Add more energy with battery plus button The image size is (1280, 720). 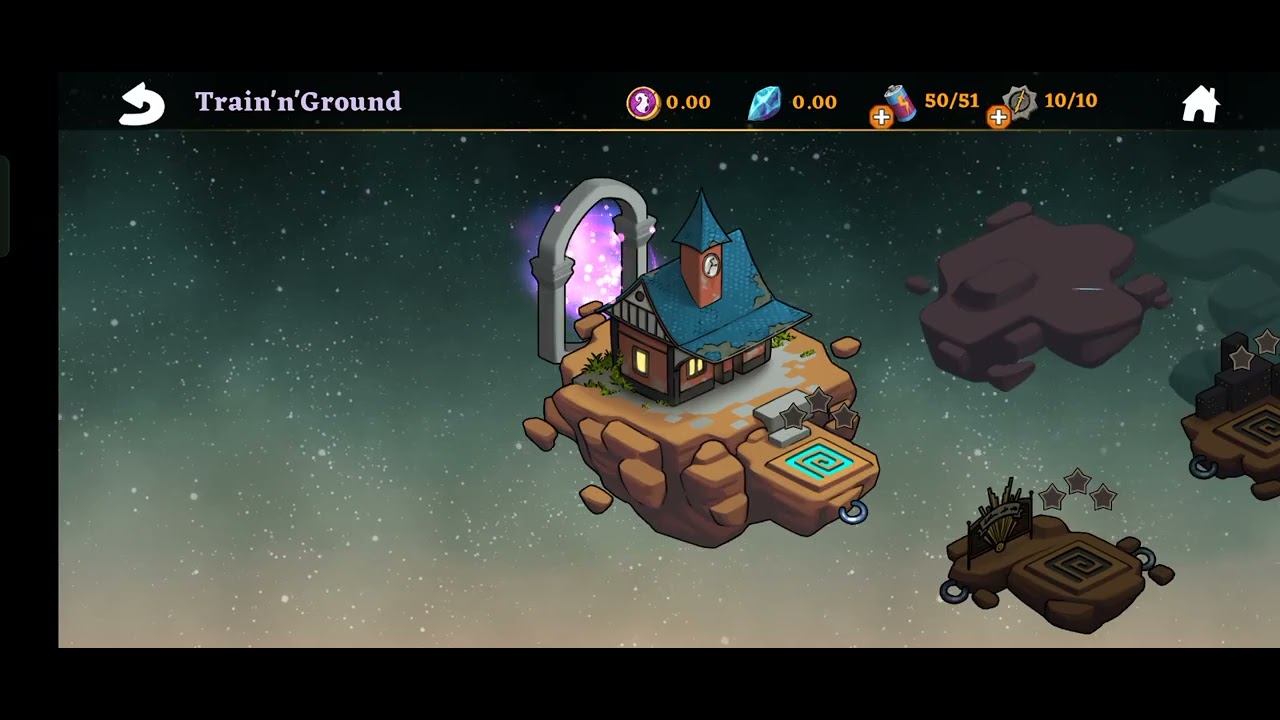[x=881, y=118]
